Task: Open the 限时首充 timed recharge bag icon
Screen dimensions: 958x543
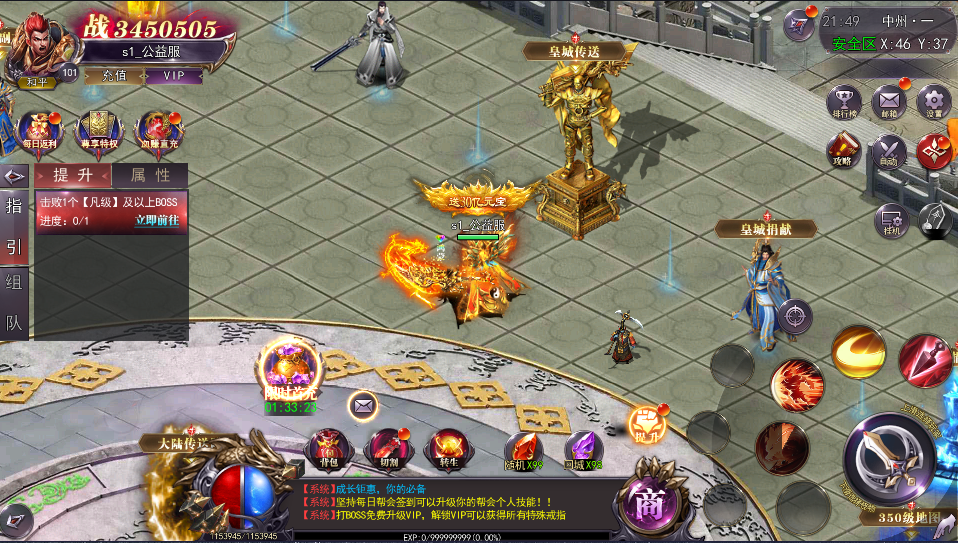Action: point(291,368)
